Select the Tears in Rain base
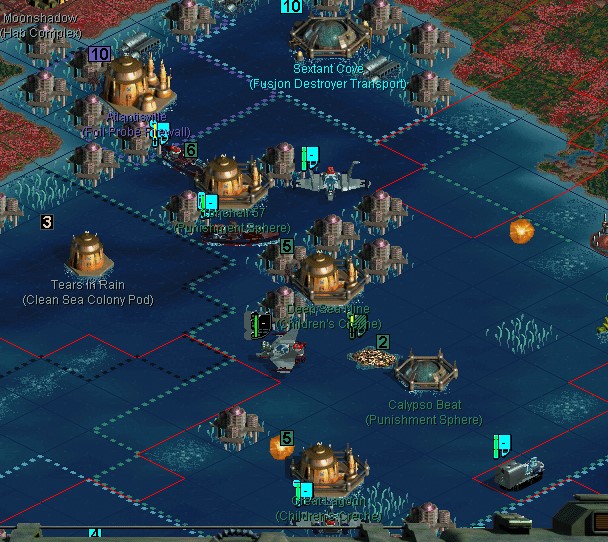 (87, 253)
